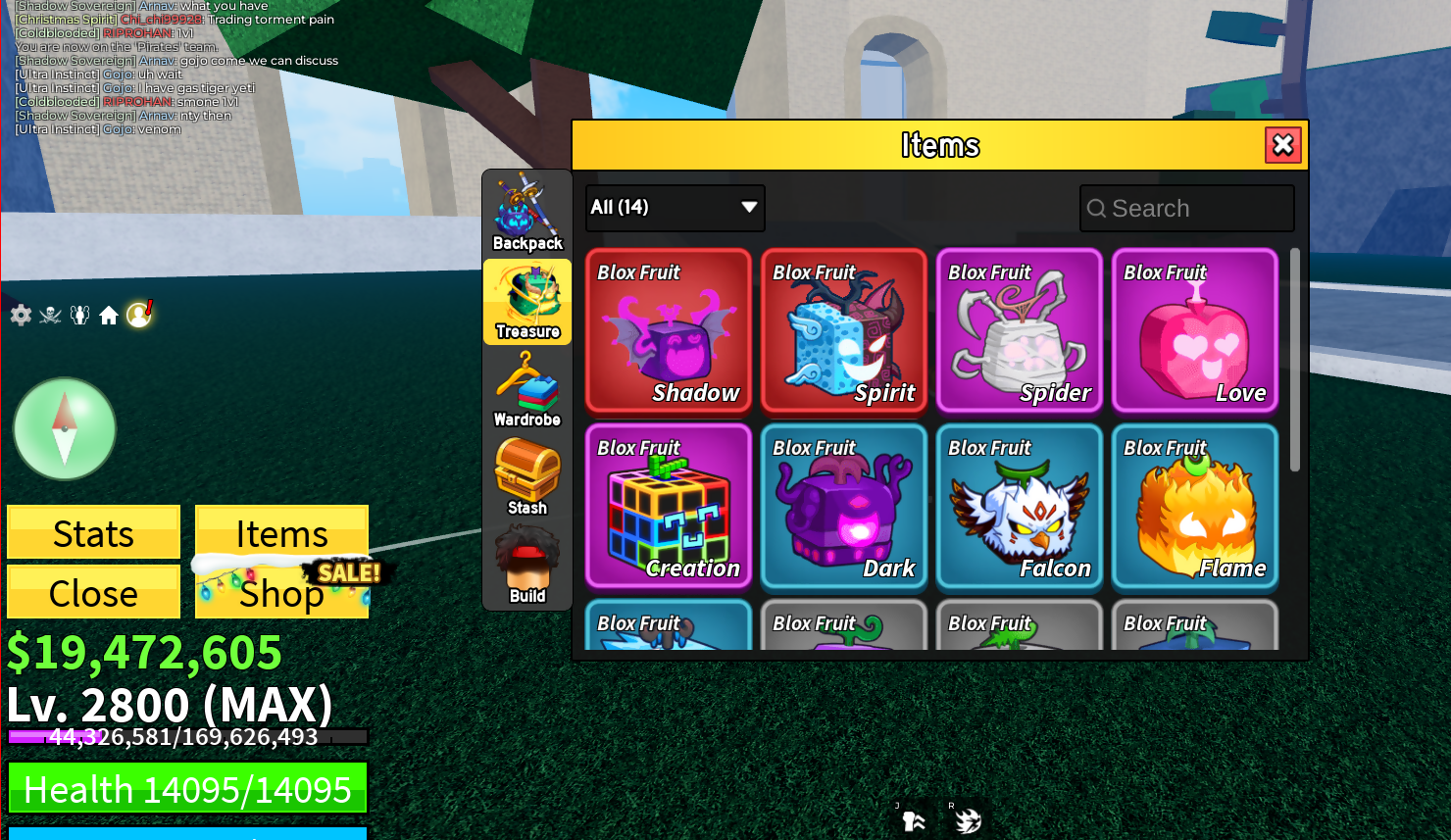Select the Build character icon
The image size is (1451, 840).
(526, 565)
